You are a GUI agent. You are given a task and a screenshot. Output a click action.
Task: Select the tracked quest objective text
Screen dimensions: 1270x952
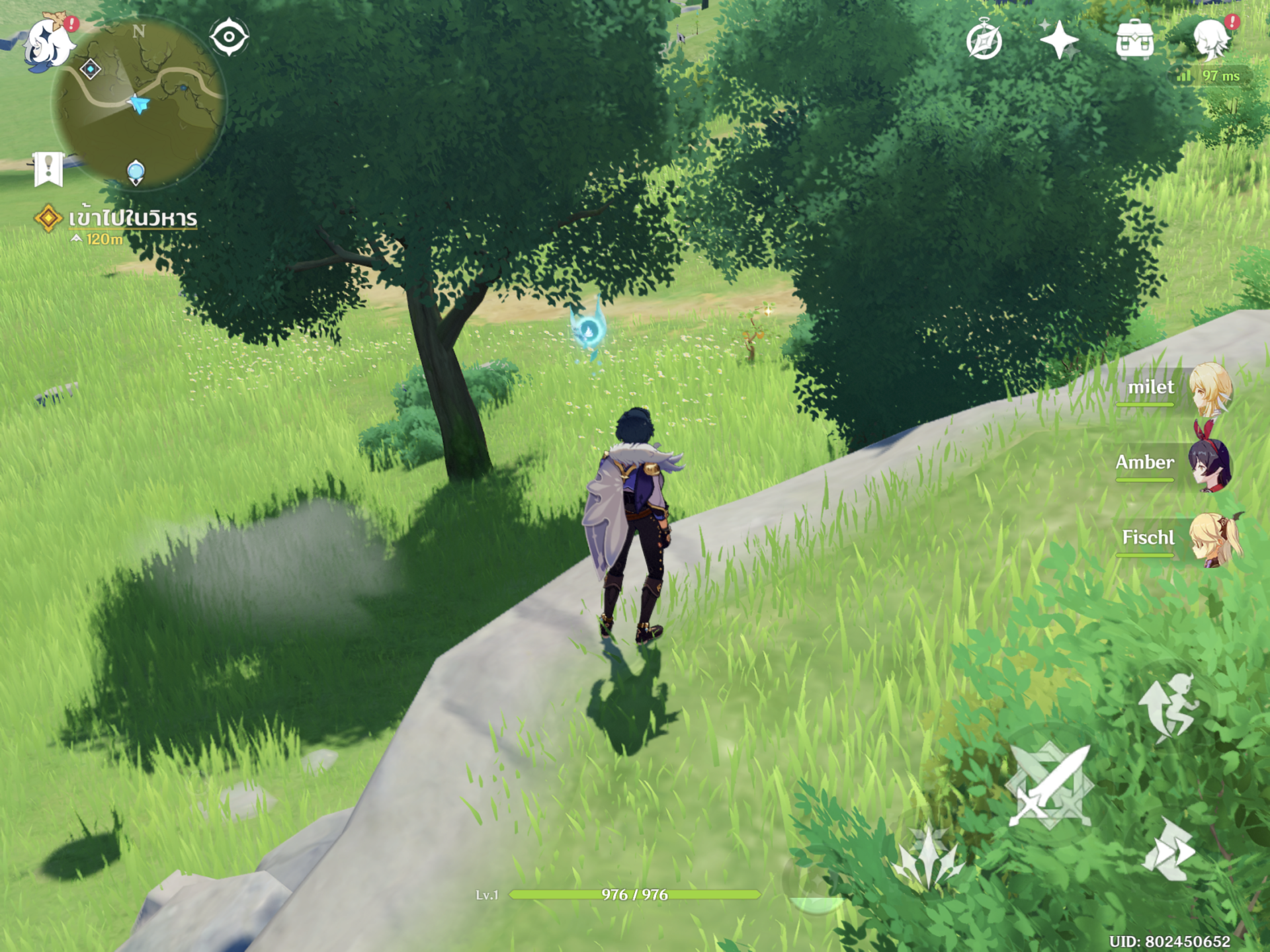(132, 218)
